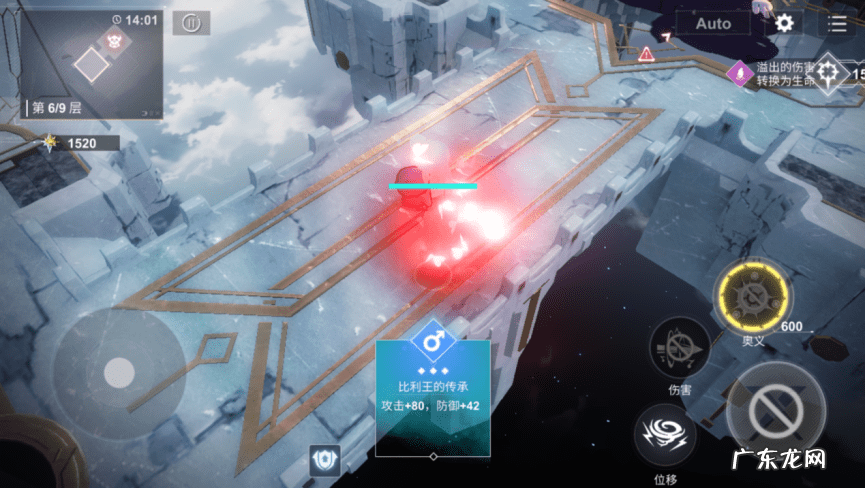Open the list menu icon
This screenshot has height=488, width=865.
836,23
